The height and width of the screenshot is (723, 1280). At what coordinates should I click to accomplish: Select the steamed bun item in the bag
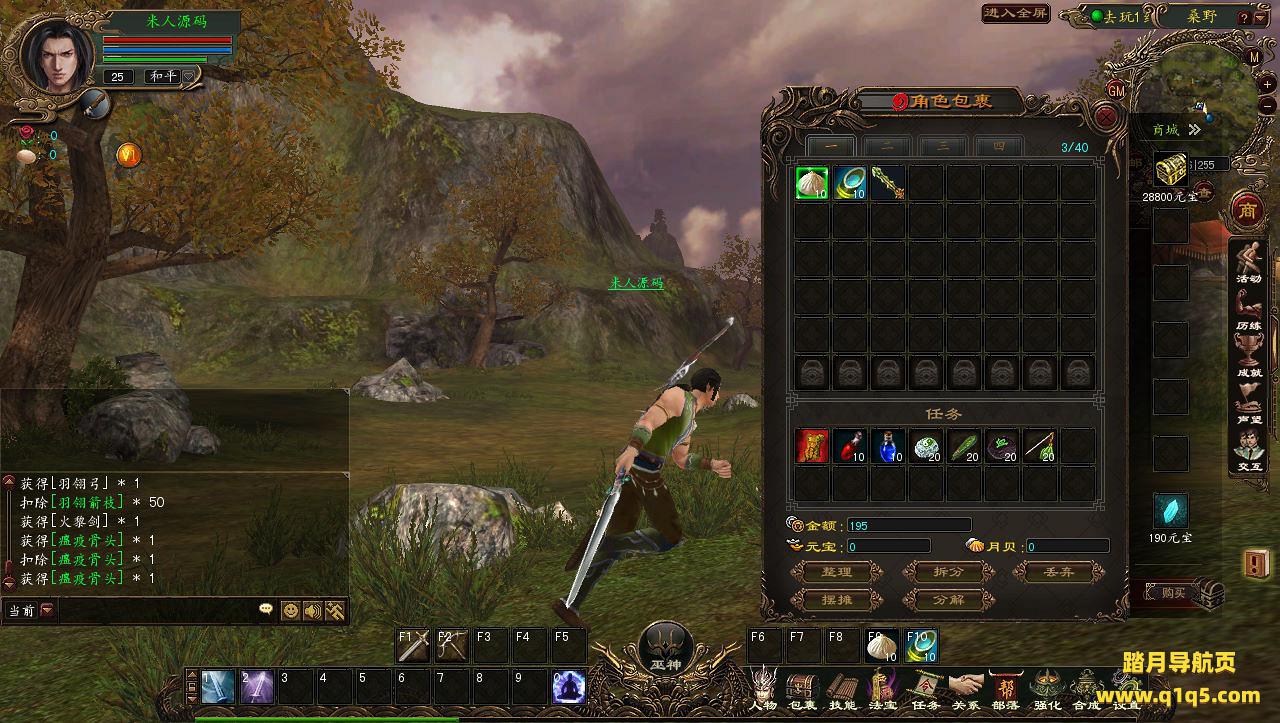click(812, 183)
